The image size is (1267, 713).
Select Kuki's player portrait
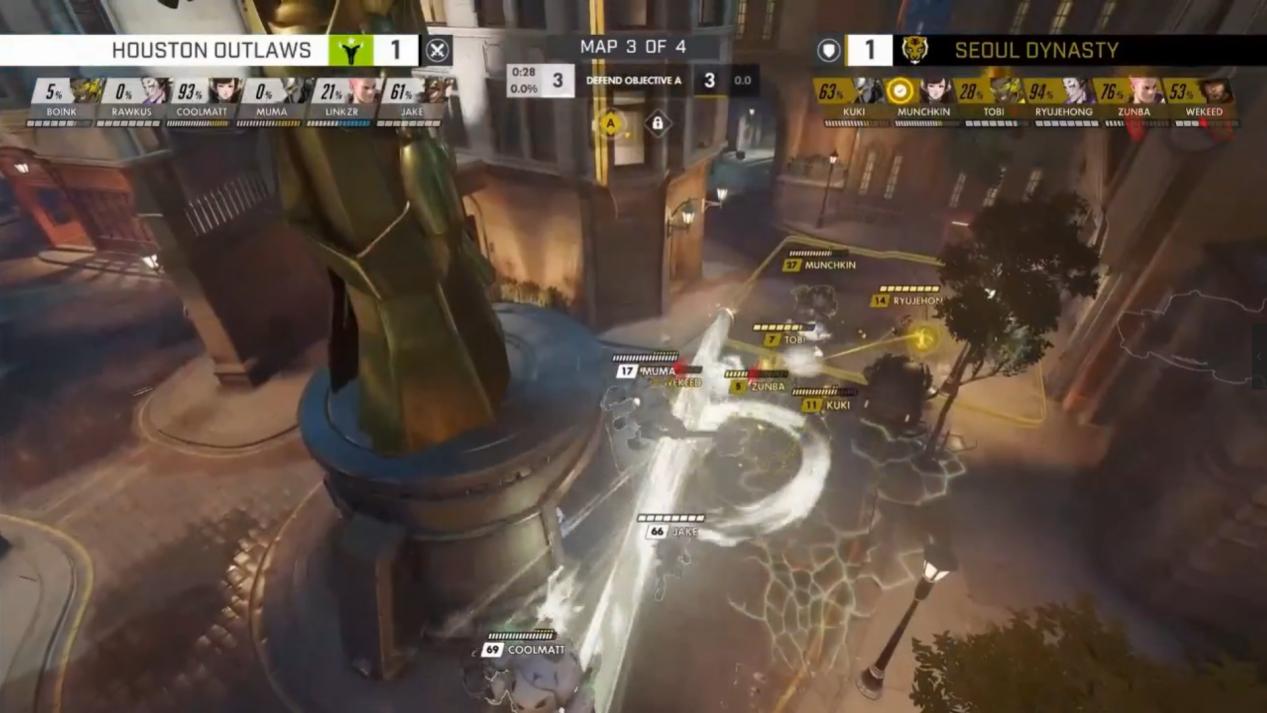tap(866, 92)
